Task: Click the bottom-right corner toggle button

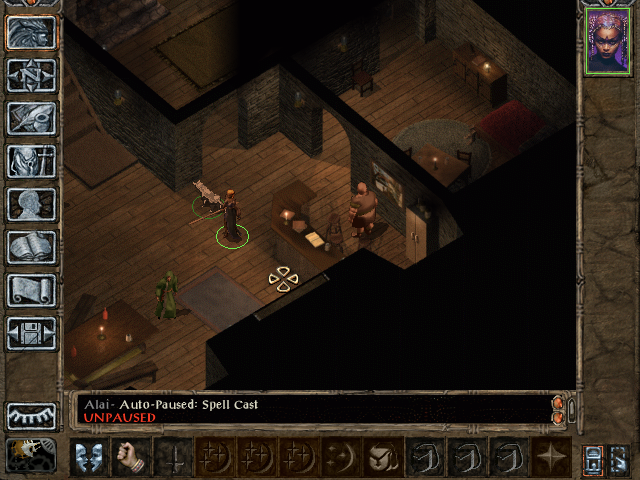Action: tap(619, 457)
